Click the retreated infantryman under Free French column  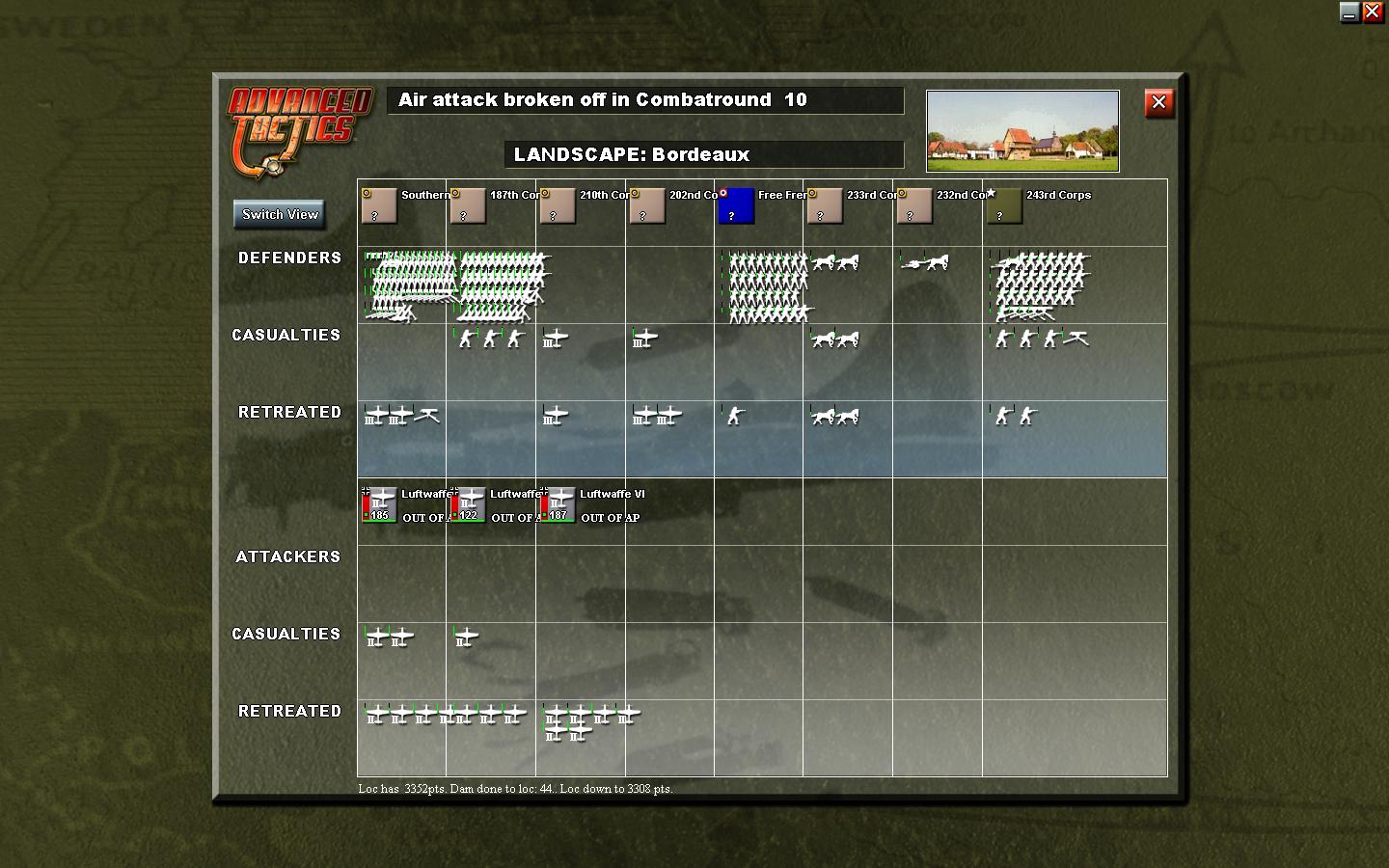click(x=735, y=417)
